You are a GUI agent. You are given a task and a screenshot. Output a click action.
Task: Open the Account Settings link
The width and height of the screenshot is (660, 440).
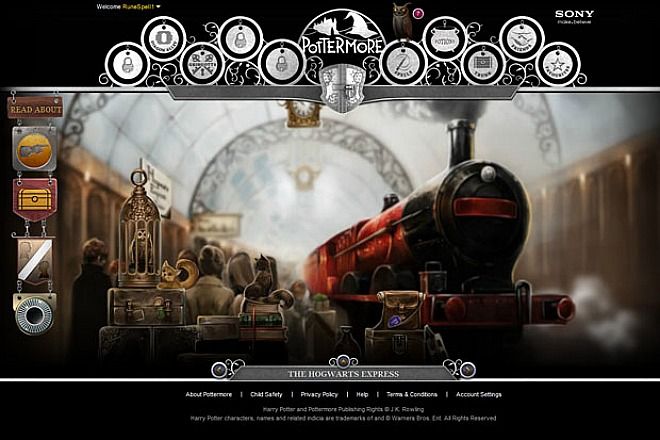[x=479, y=395]
